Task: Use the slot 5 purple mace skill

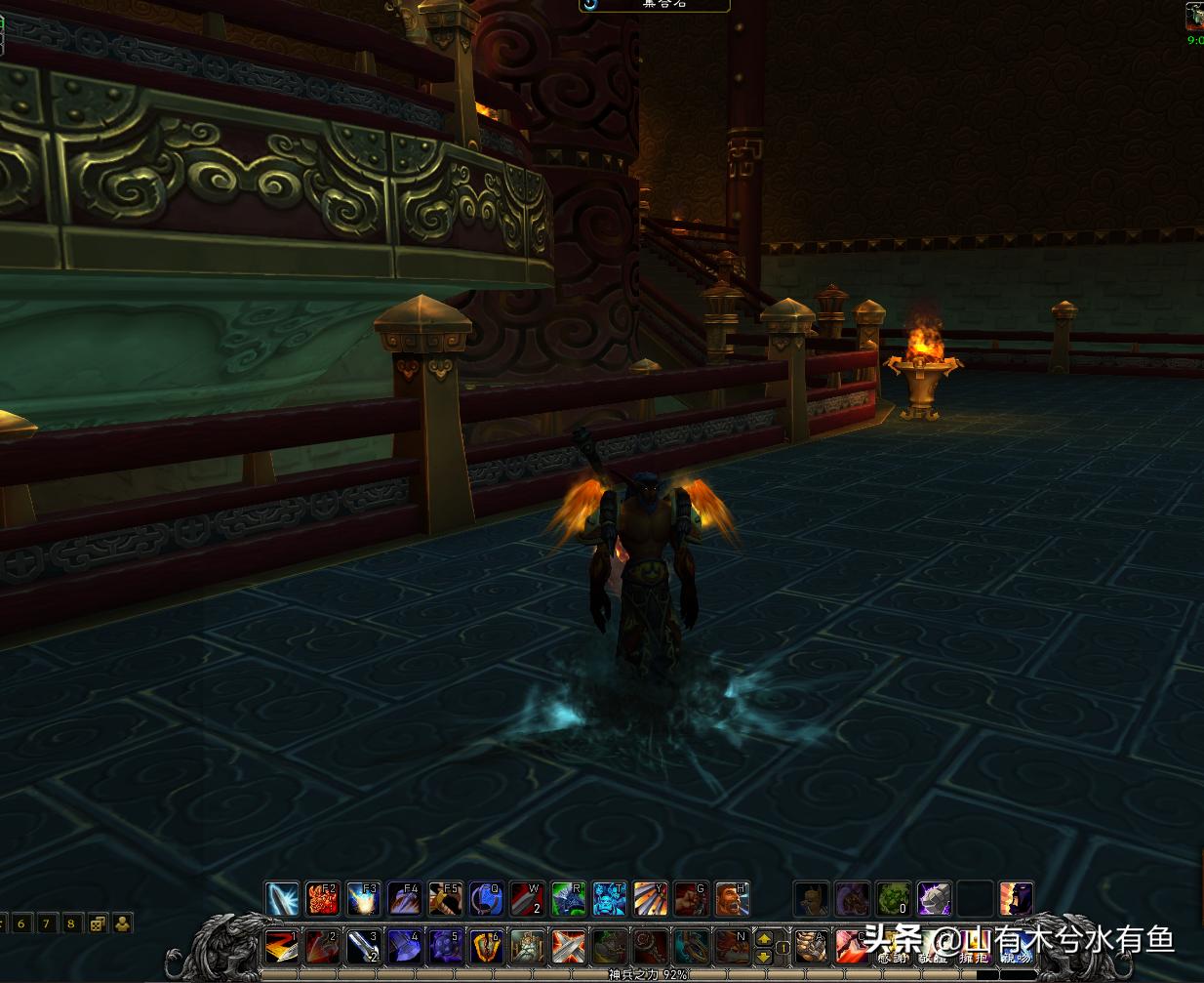Action: (446, 946)
